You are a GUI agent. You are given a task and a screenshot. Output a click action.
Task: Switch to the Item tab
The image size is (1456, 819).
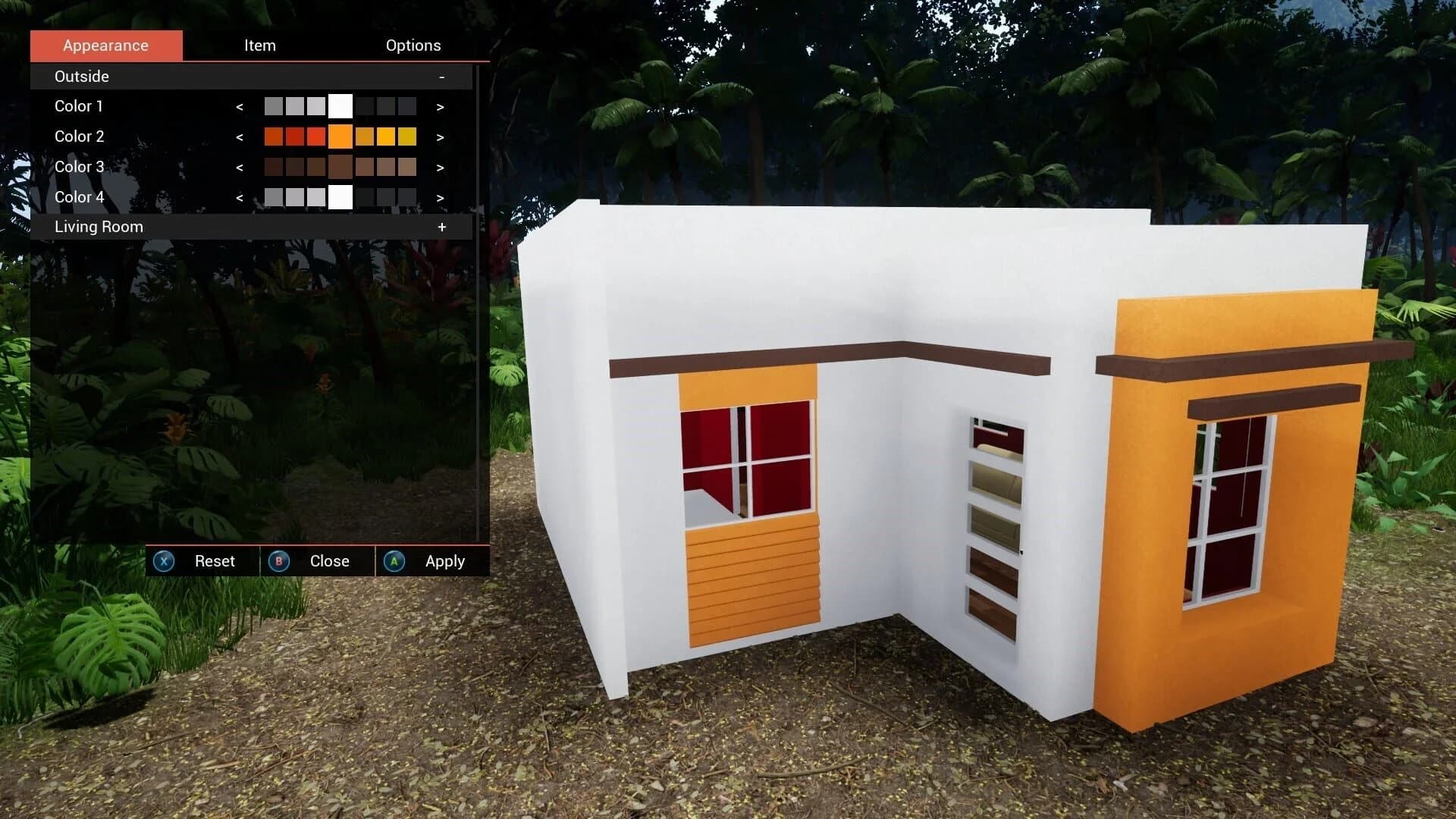tap(260, 45)
